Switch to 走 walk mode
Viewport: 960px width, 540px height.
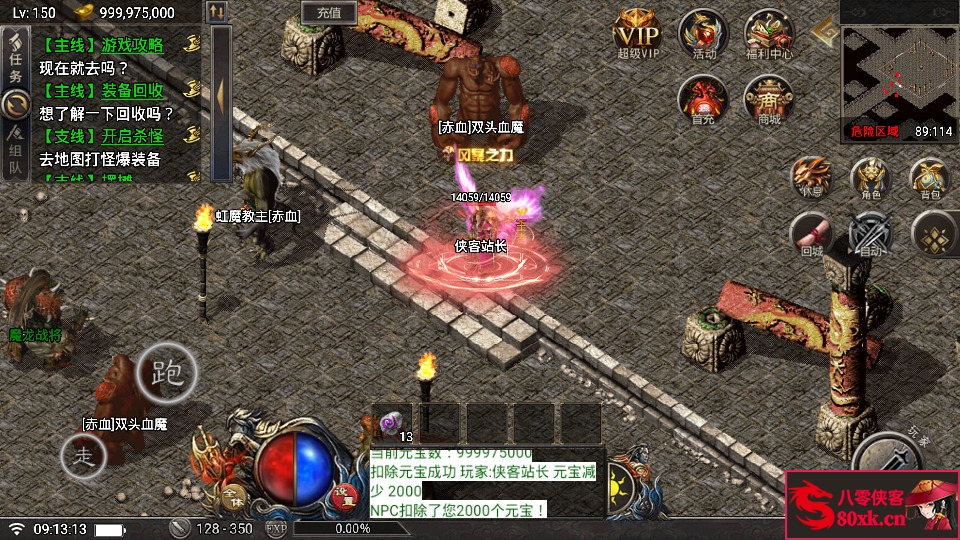(x=84, y=456)
